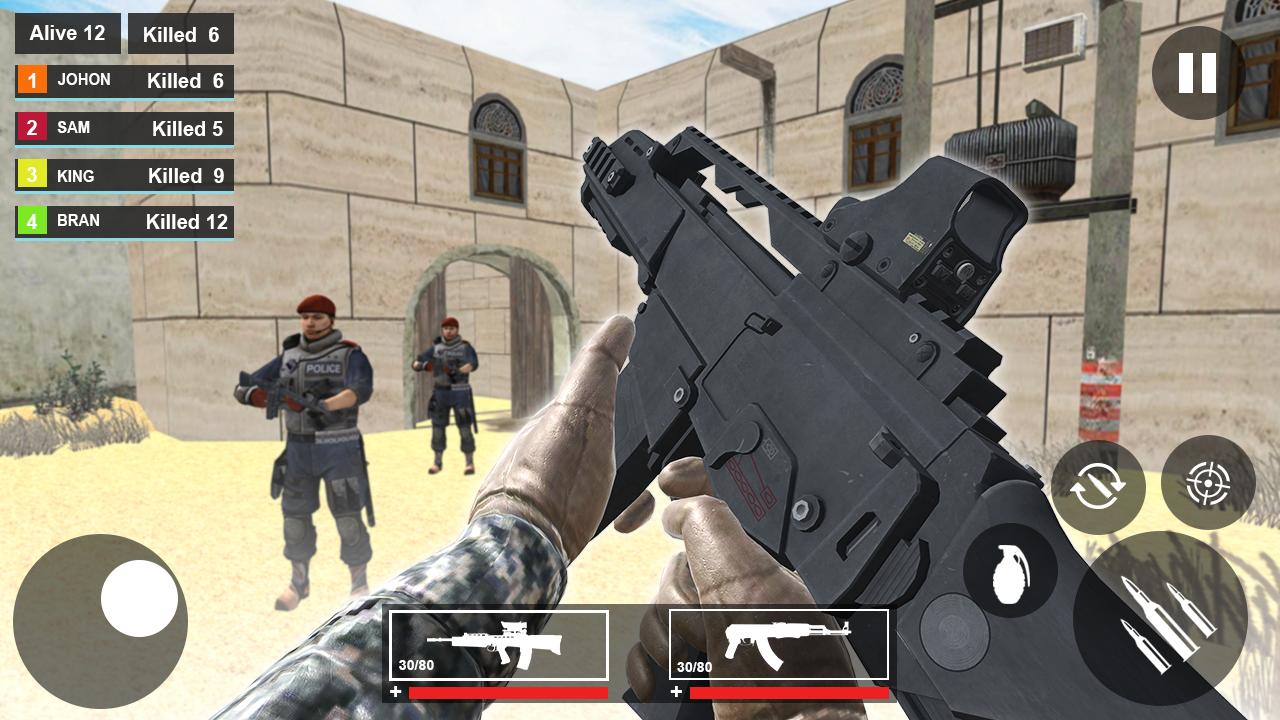Select the Killed 6 scoreboard tab
Viewport: 1280px width, 720px height.
pyautogui.click(x=180, y=33)
